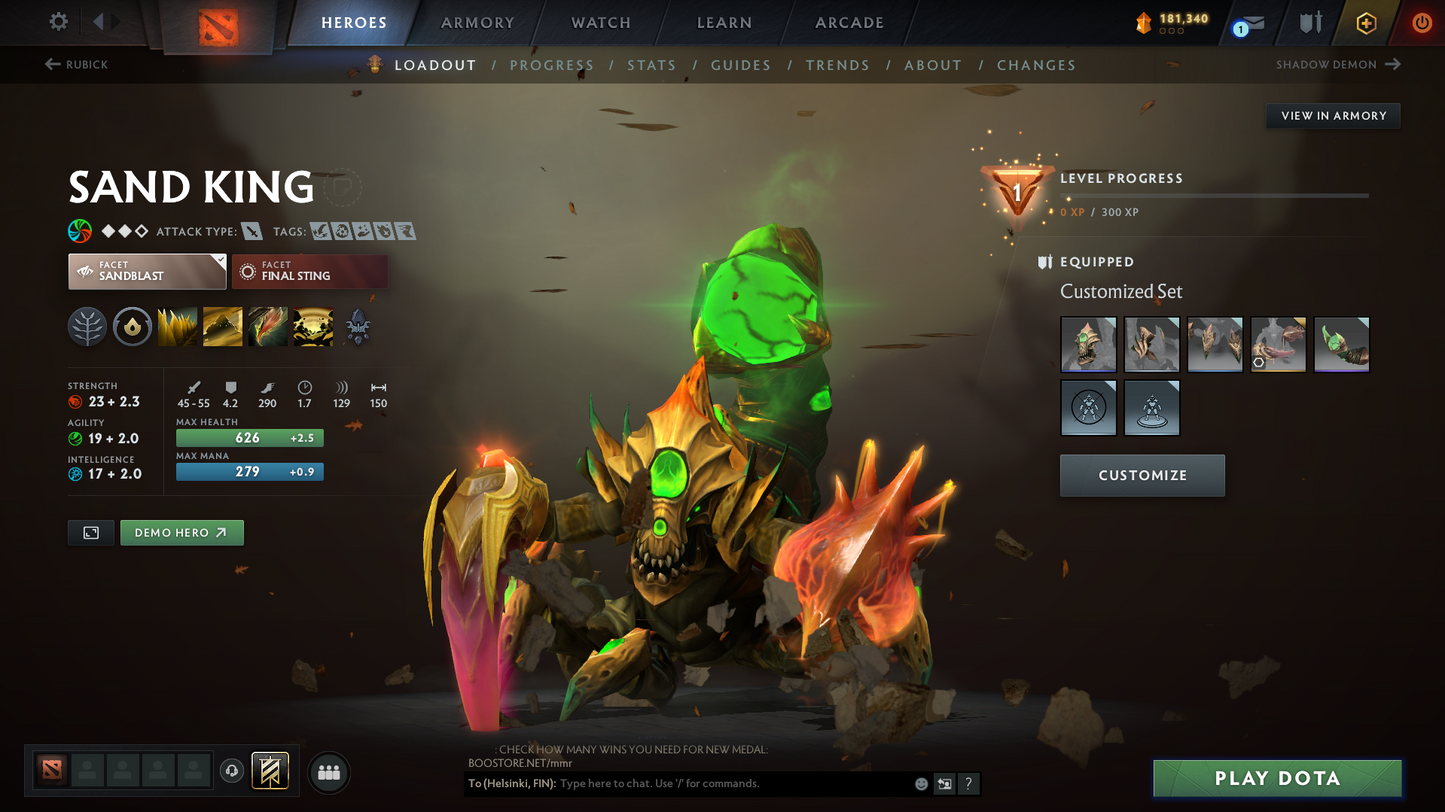
Task: Open the Armory shield and sword icon
Action: coord(1311,22)
